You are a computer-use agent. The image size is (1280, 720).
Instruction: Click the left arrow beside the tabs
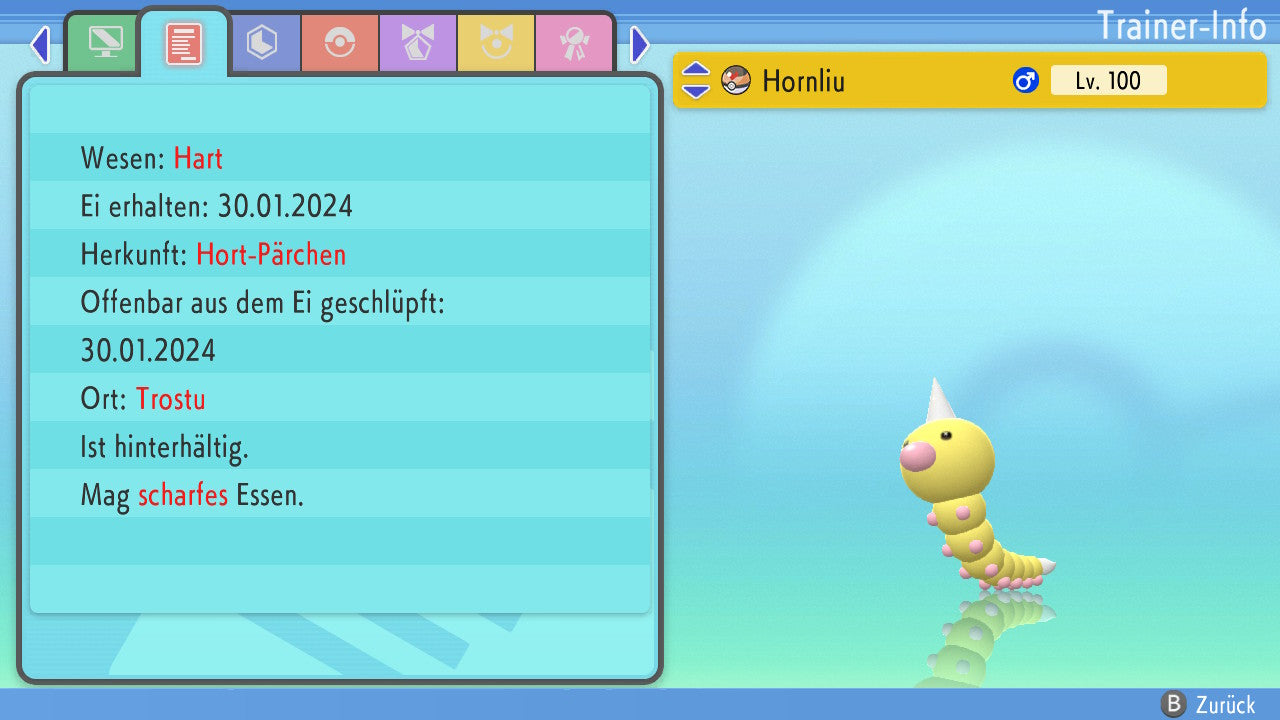[40, 45]
